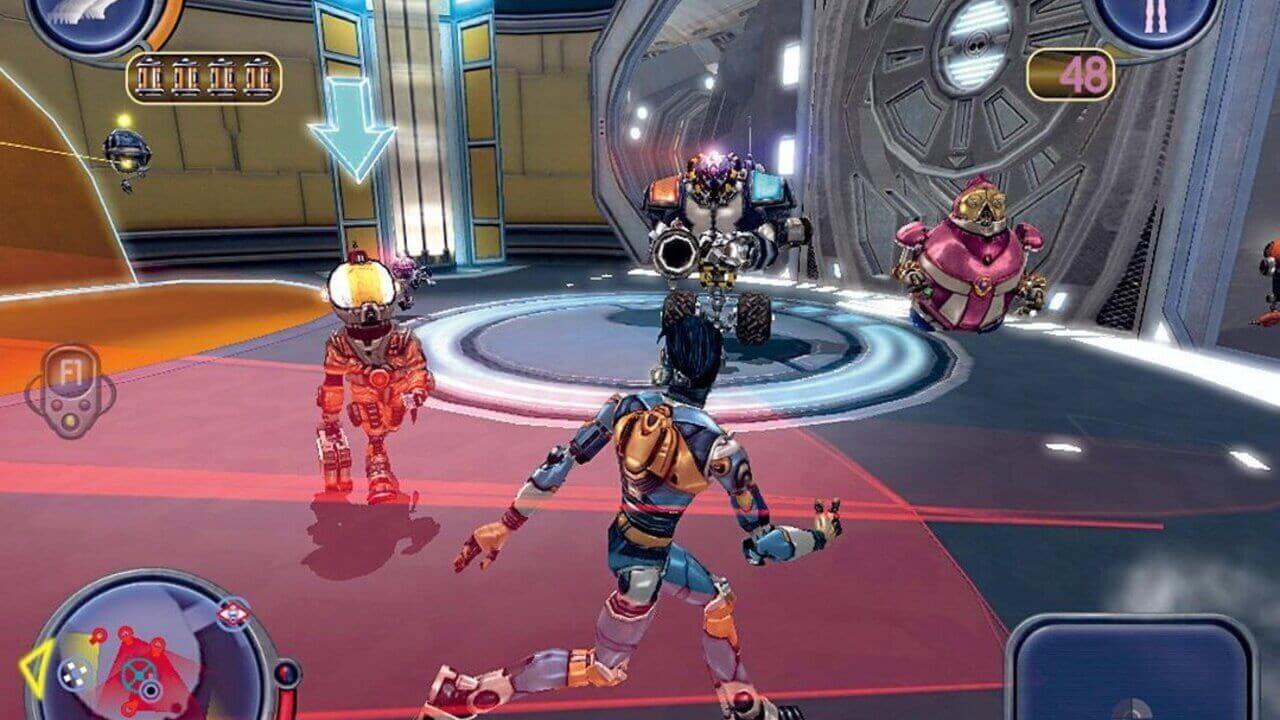This screenshot has height=720, width=1280.
Task: Click the blue rounded panel with the crosshair
Action: pos(1131,668)
